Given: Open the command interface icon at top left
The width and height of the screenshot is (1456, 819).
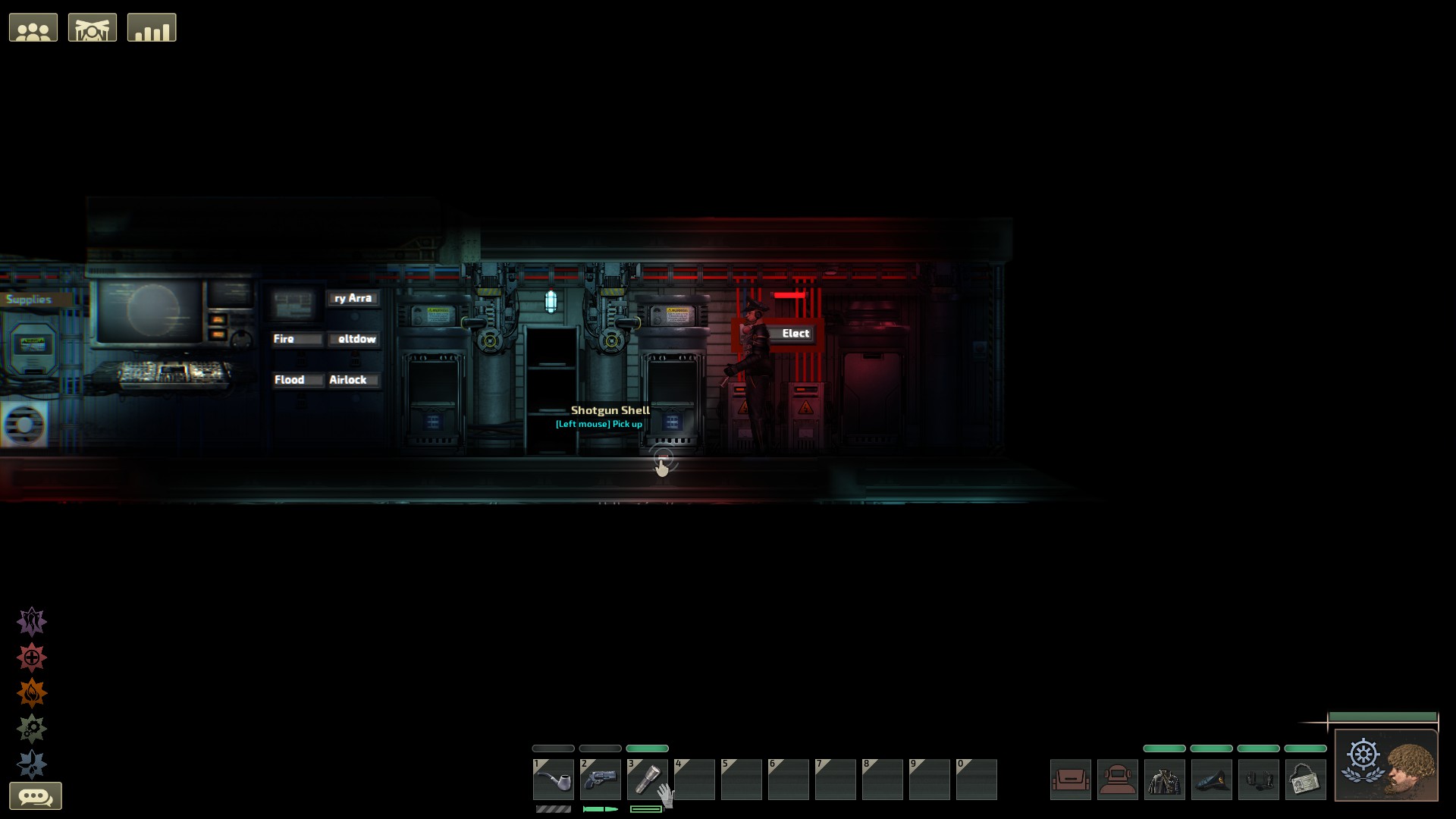Looking at the screenshot, I should point(93,27).
